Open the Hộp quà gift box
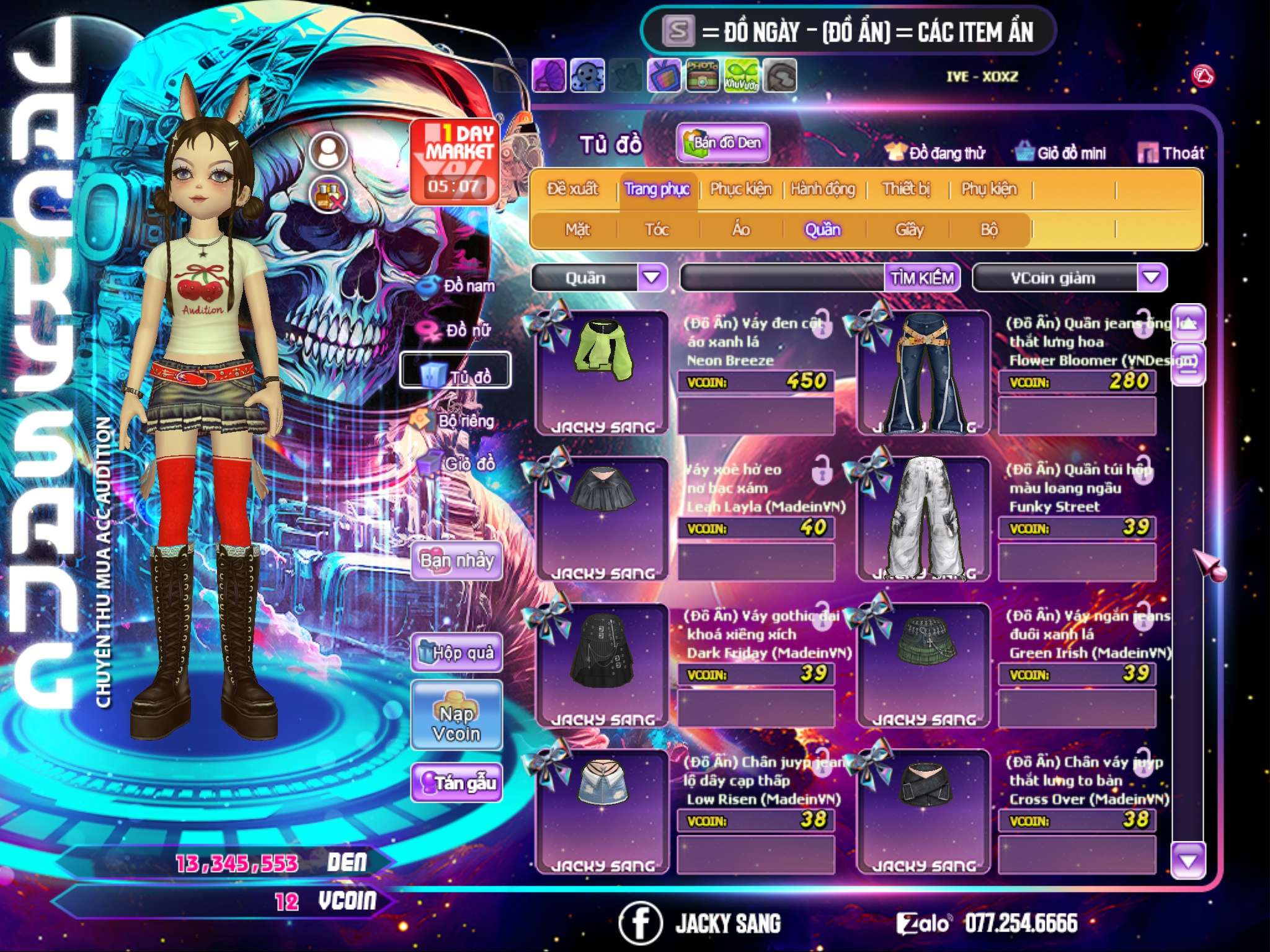 click(x=456, y=653)
